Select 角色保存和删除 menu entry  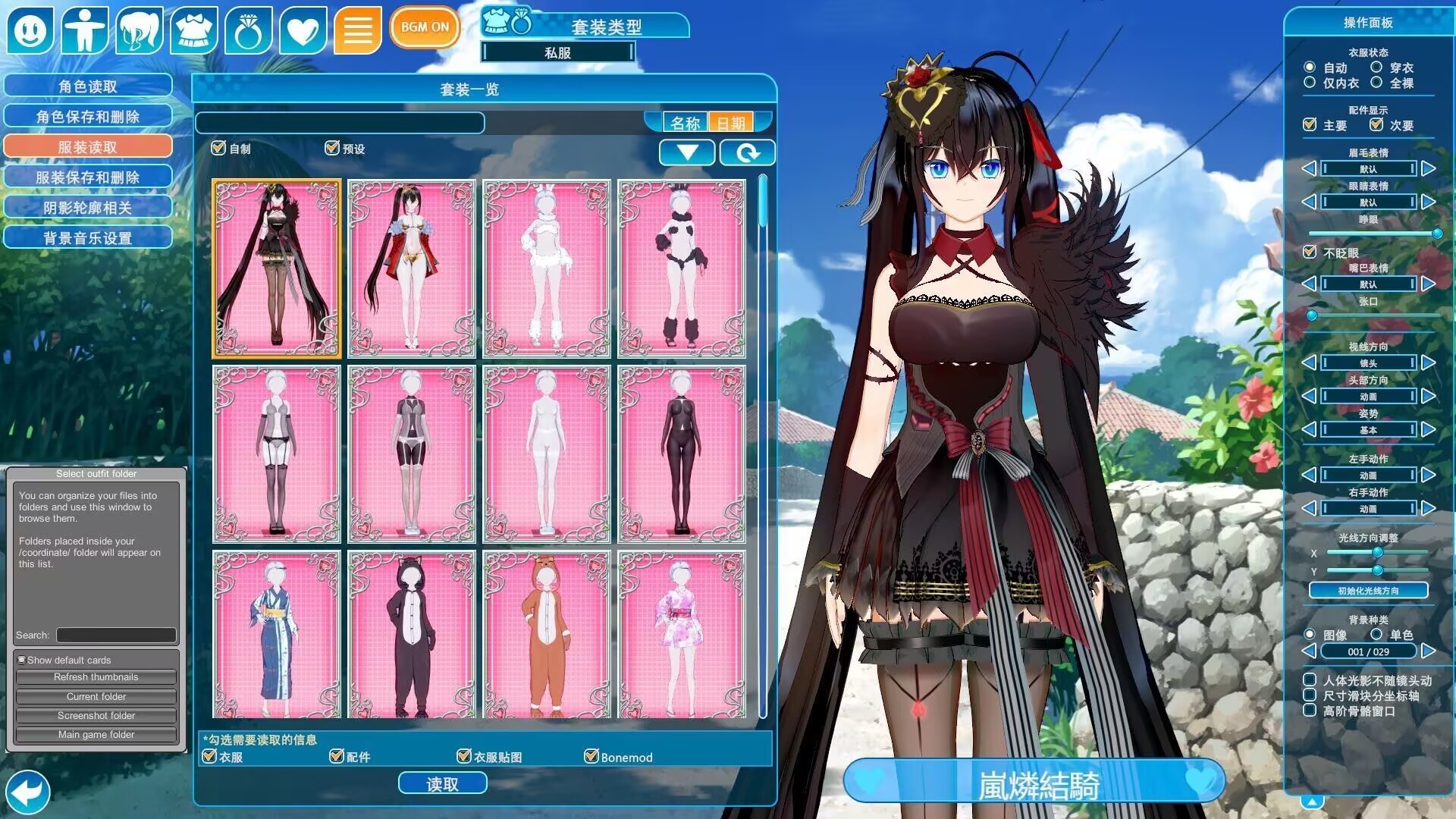click(x=88, y=117)
